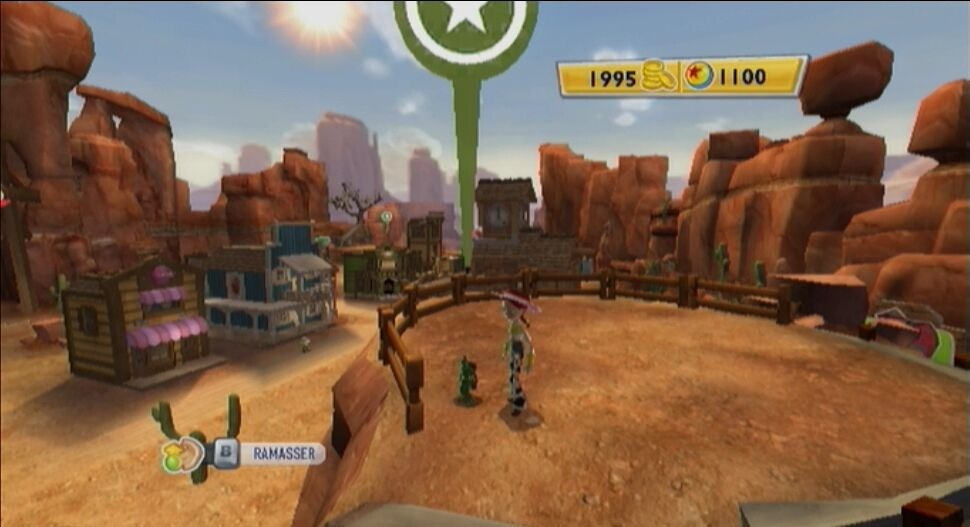
Task: Click the small distant green waypoint pin
Action: click(x=386, y=216)
